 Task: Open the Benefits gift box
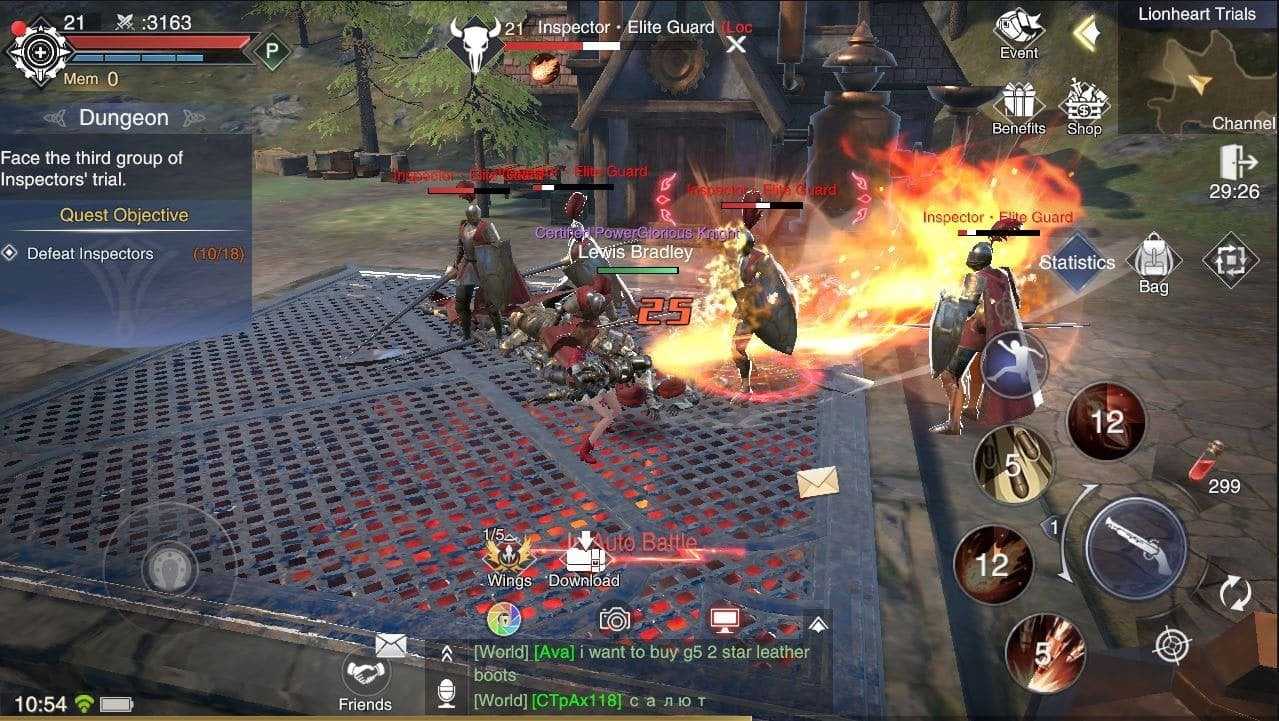point(1018,106)
